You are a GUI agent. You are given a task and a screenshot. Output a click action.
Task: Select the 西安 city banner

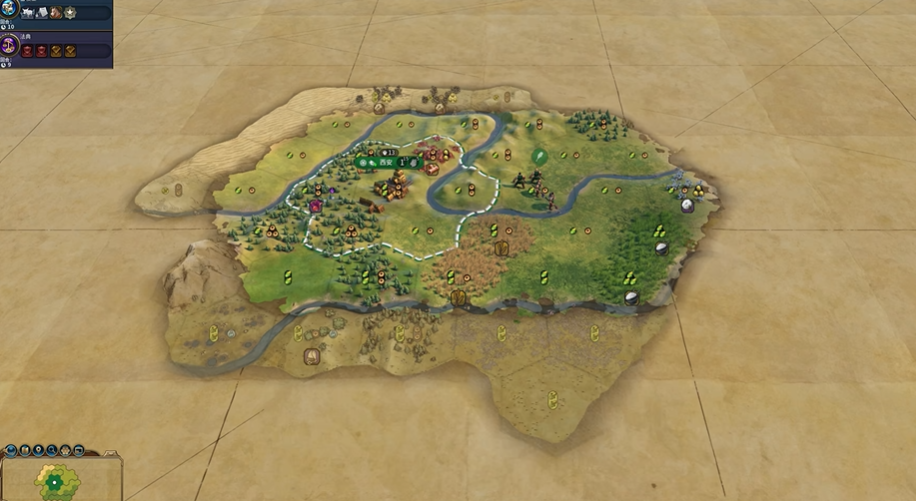click(x=383, y=161)
